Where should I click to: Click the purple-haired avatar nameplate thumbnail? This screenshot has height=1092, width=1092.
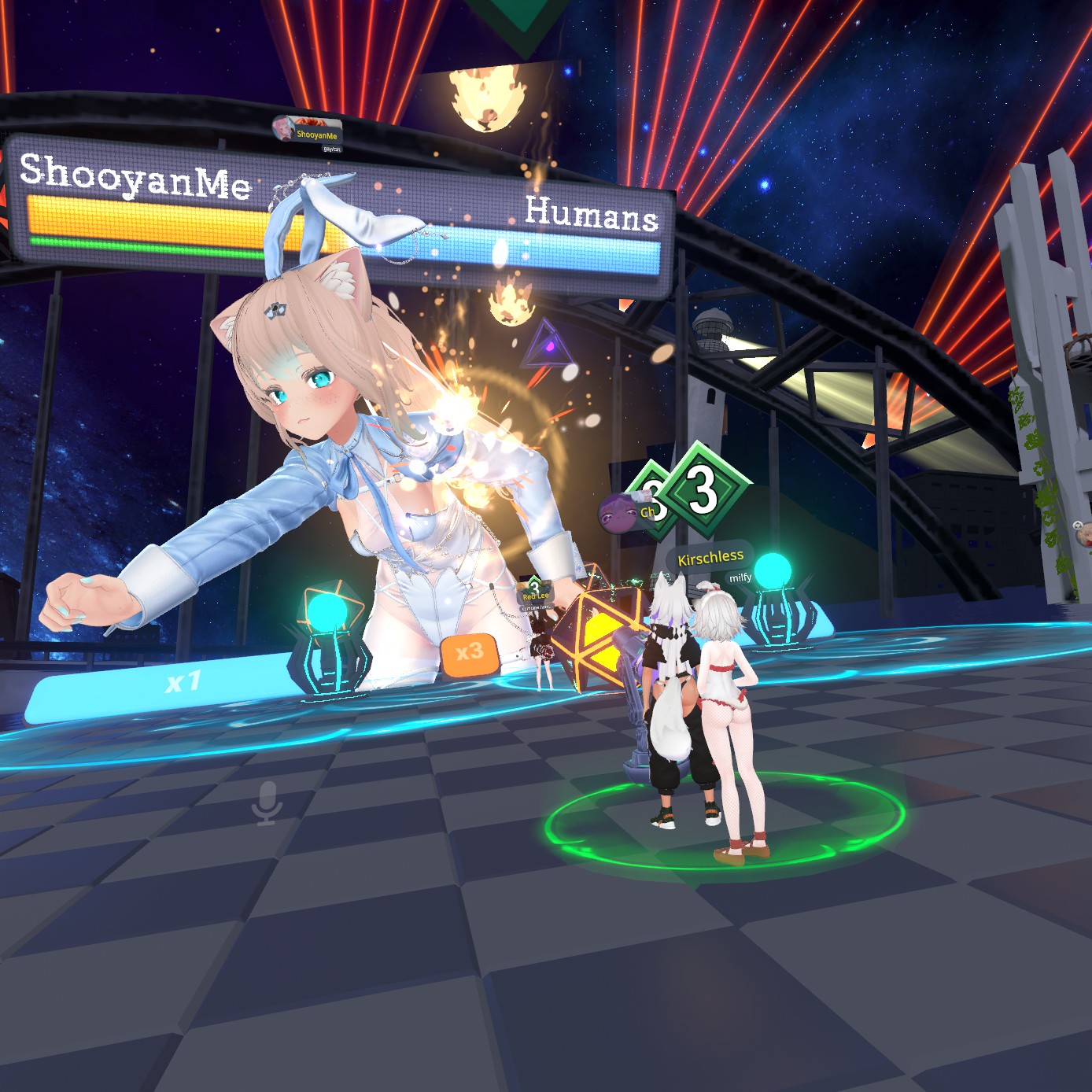tap(618, 513)
